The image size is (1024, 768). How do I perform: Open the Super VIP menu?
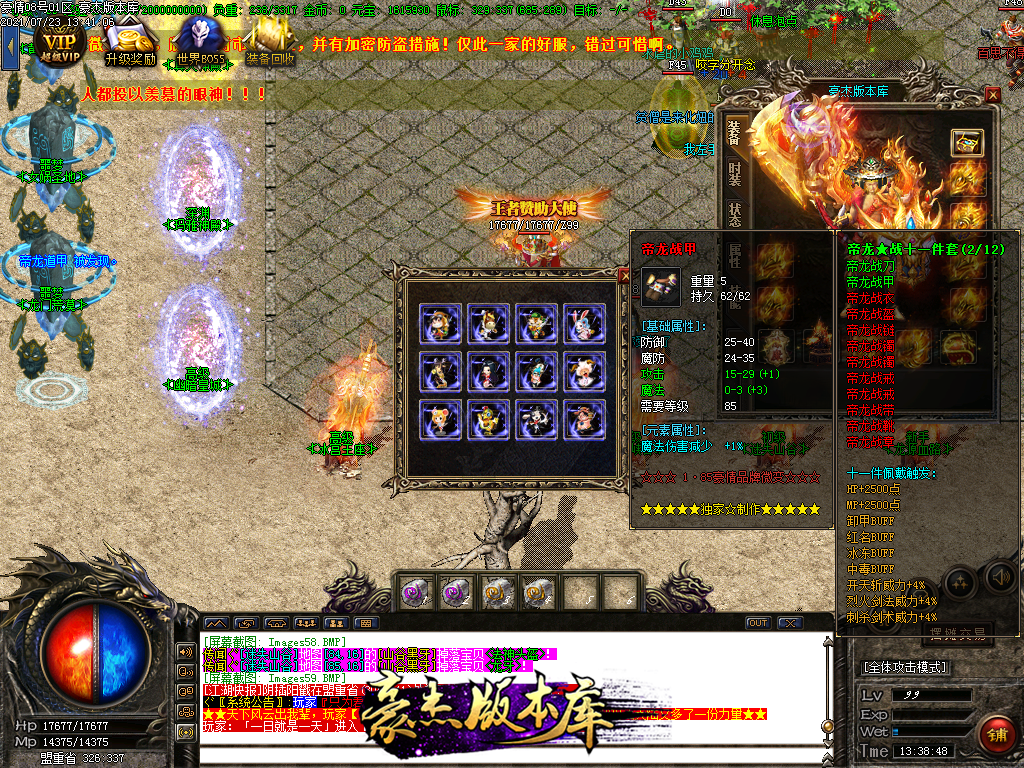(x=58, y=43)
